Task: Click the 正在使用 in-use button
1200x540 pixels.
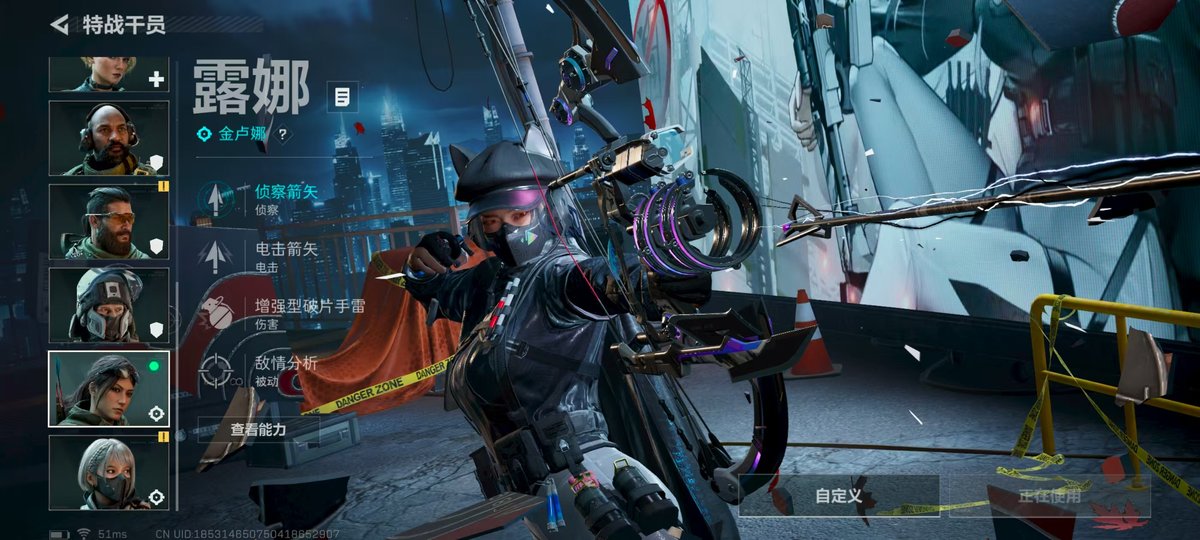Action: click(1049, 495)
